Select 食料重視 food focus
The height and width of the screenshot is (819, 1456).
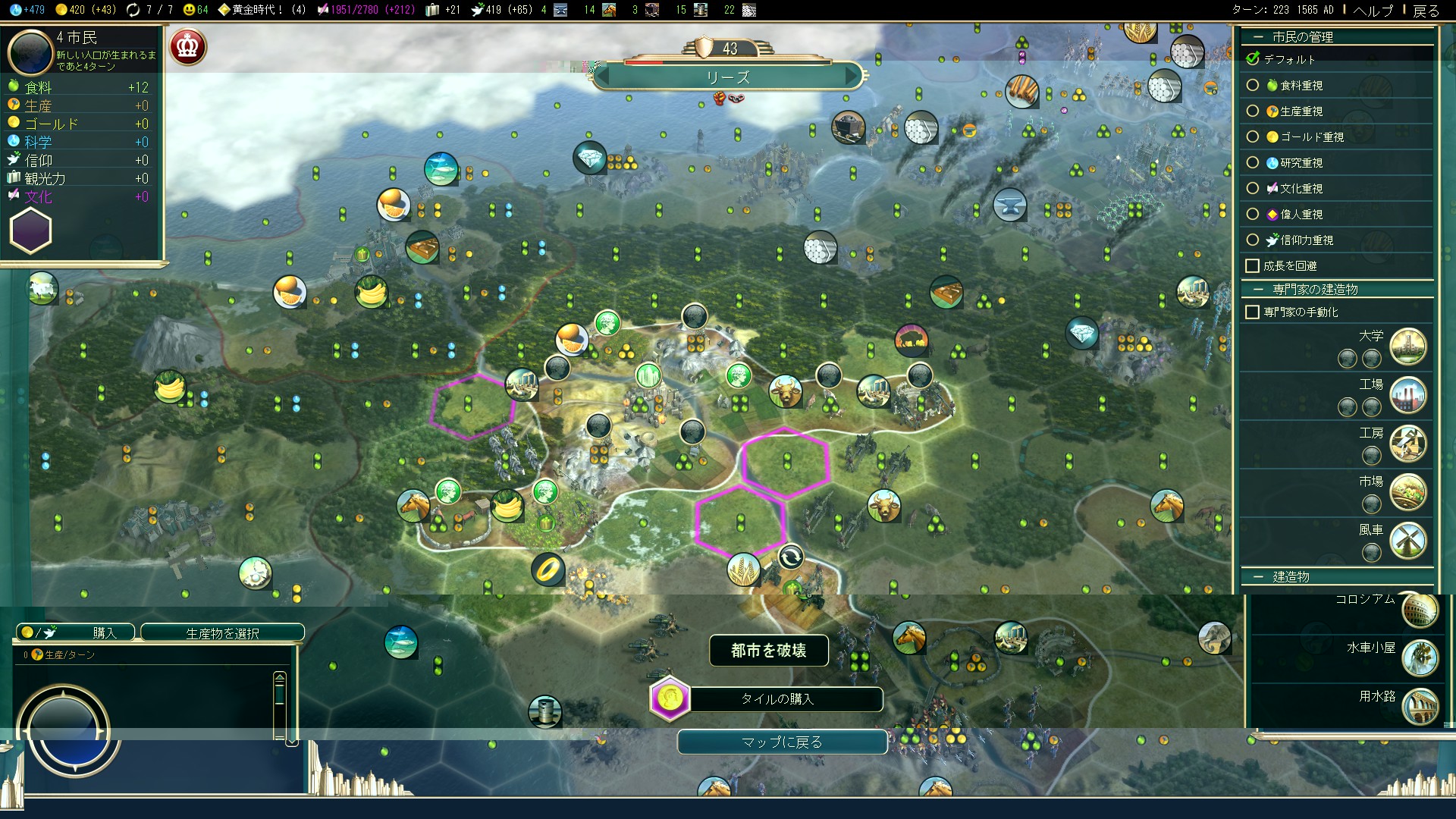coord(1253,86)
